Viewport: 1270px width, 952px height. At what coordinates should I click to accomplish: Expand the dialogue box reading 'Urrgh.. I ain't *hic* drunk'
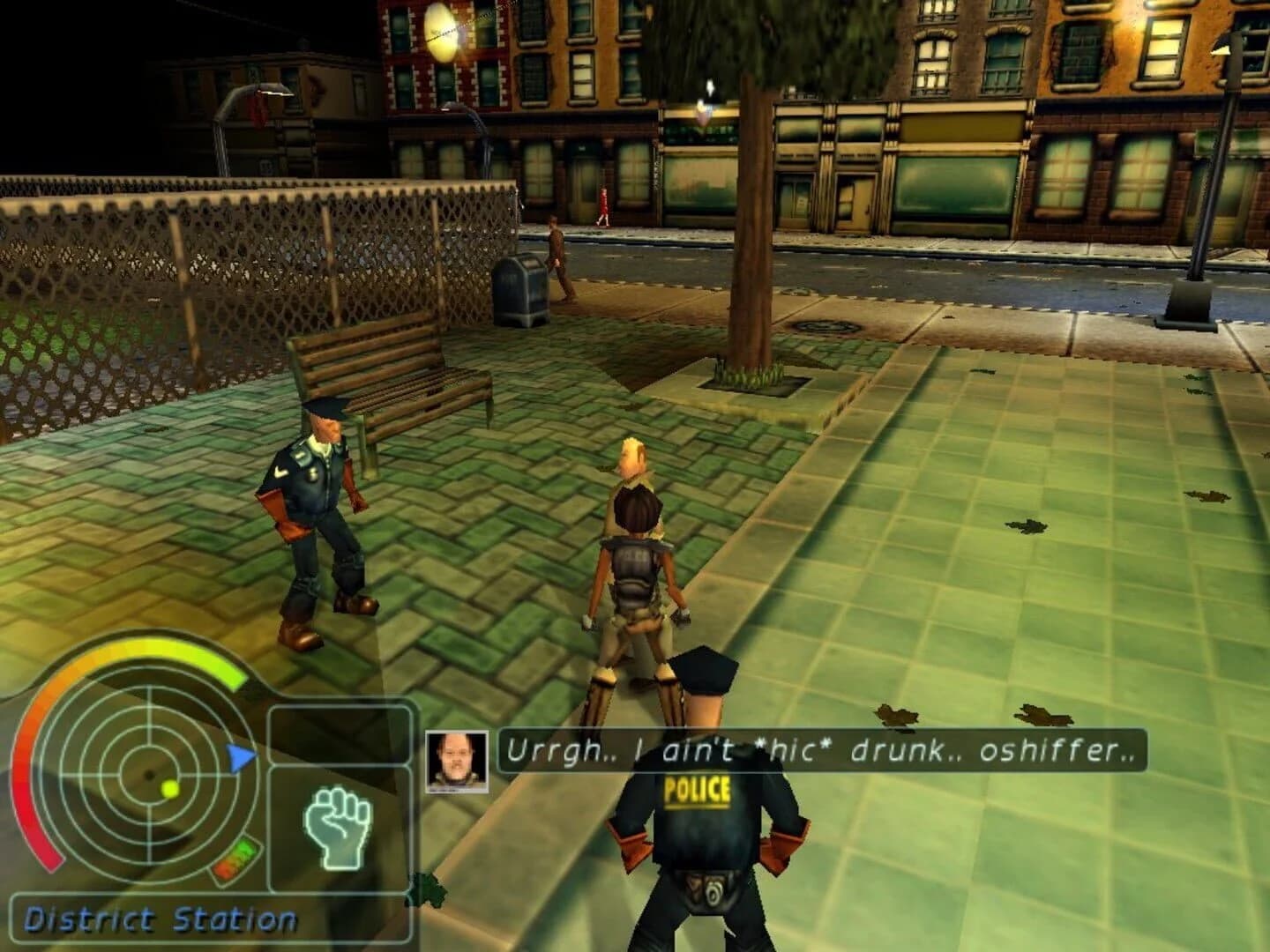820,751
